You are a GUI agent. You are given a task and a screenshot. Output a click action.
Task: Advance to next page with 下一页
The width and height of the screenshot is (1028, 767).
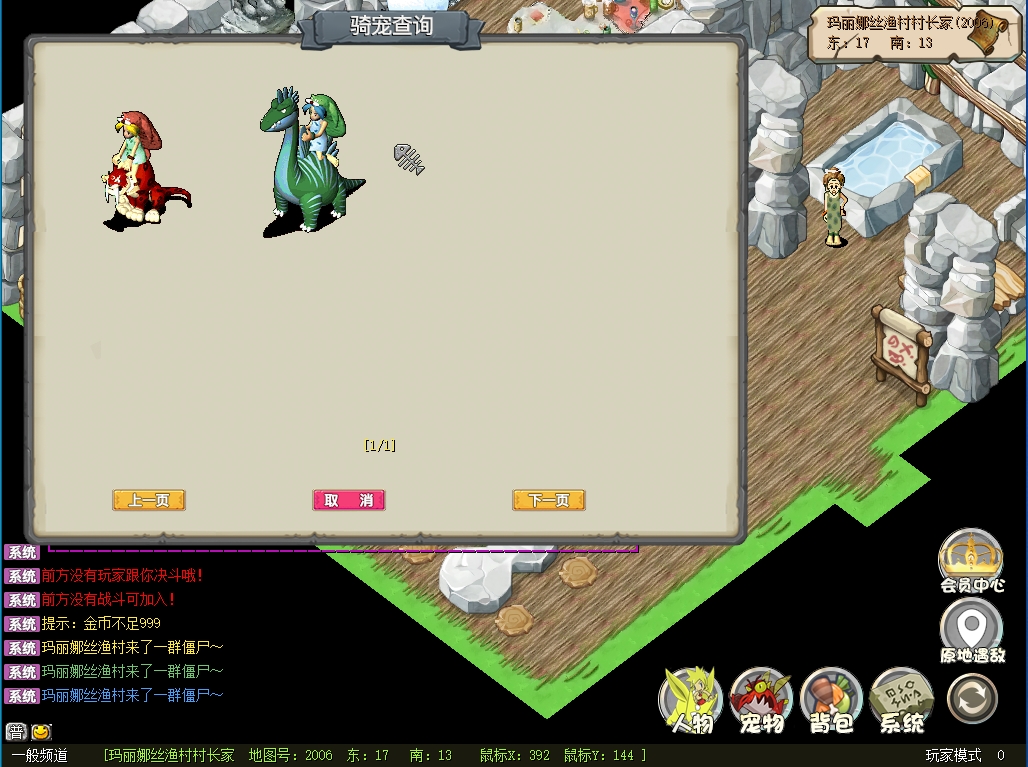point(548,500)
